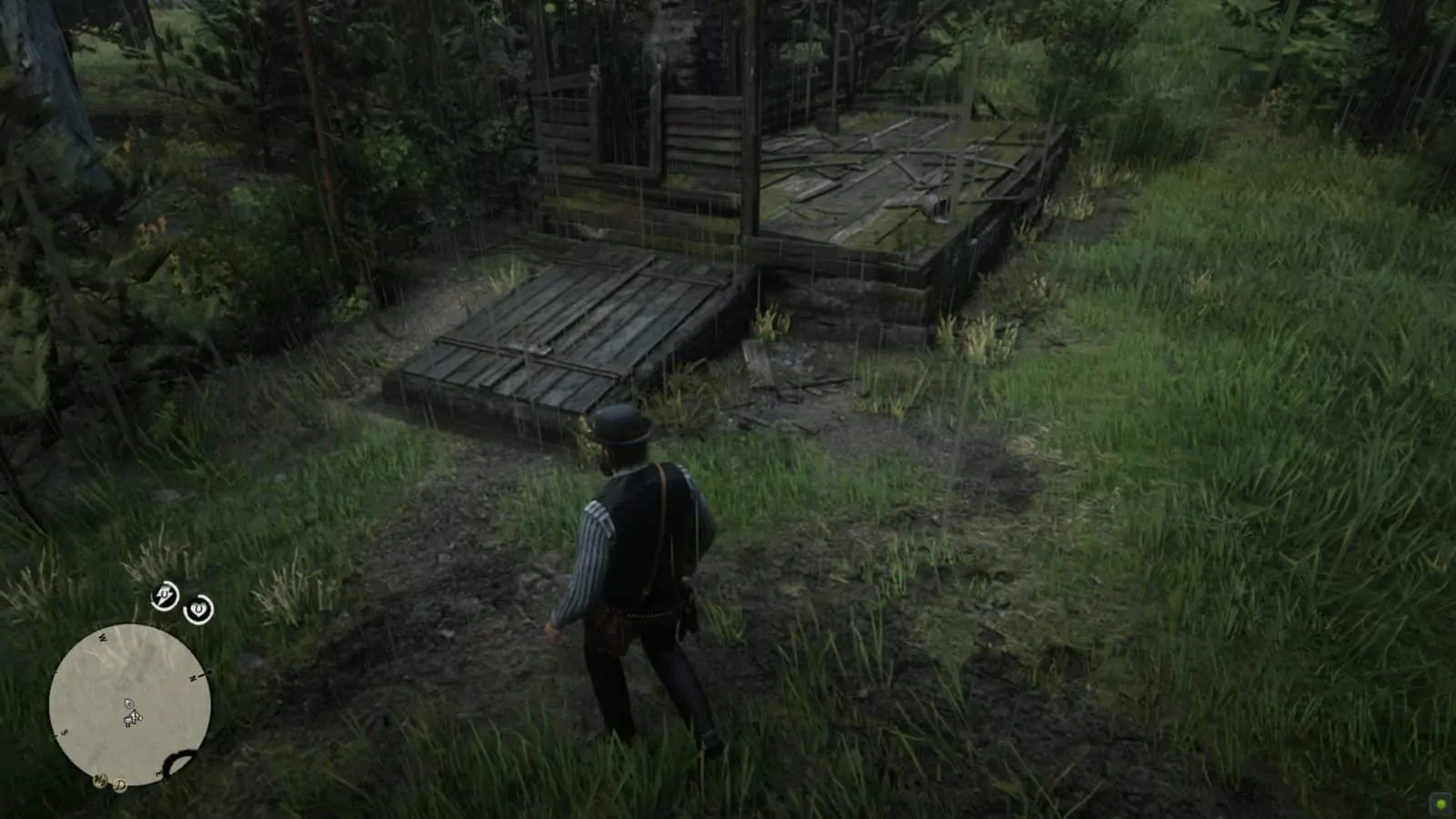Click the satchel on Arthur's hip
The height and width of the screenshot is (819, 1456).
click(612, 628)
